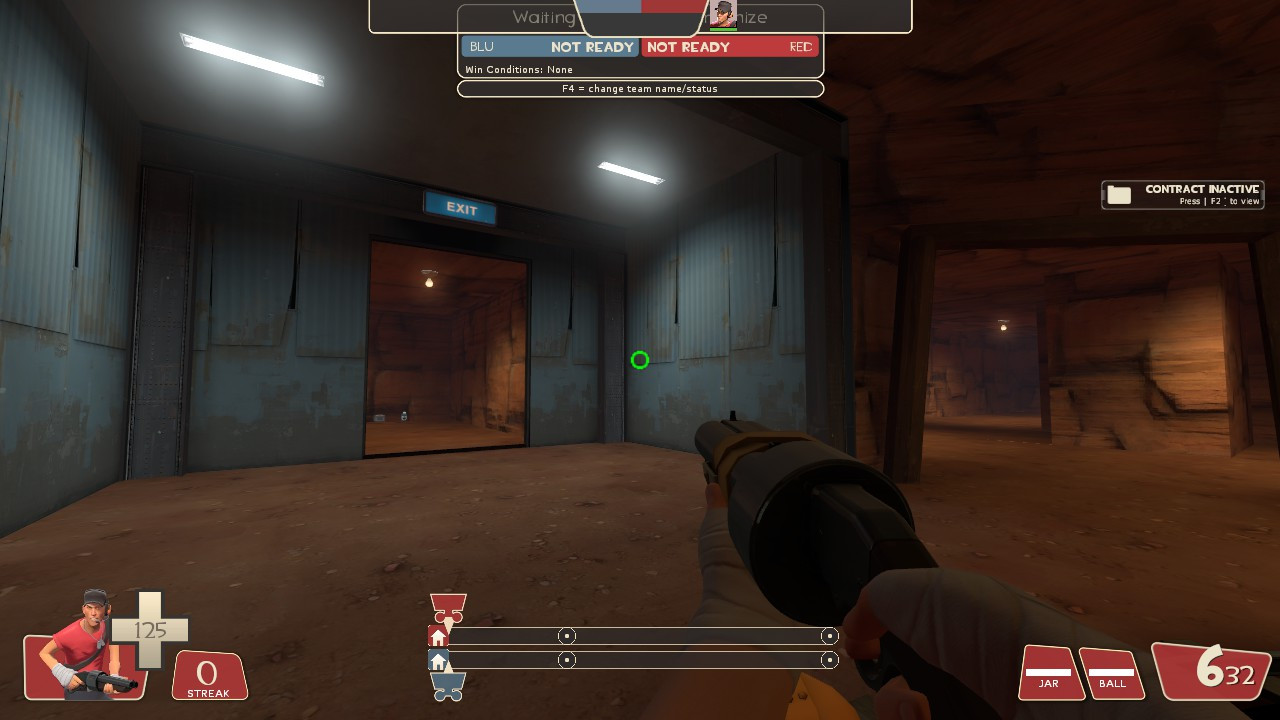The width and height of the screenshot is (1280, 720).
Task: Expand the tournament scoreboard panel
Action: coord(640,47)
